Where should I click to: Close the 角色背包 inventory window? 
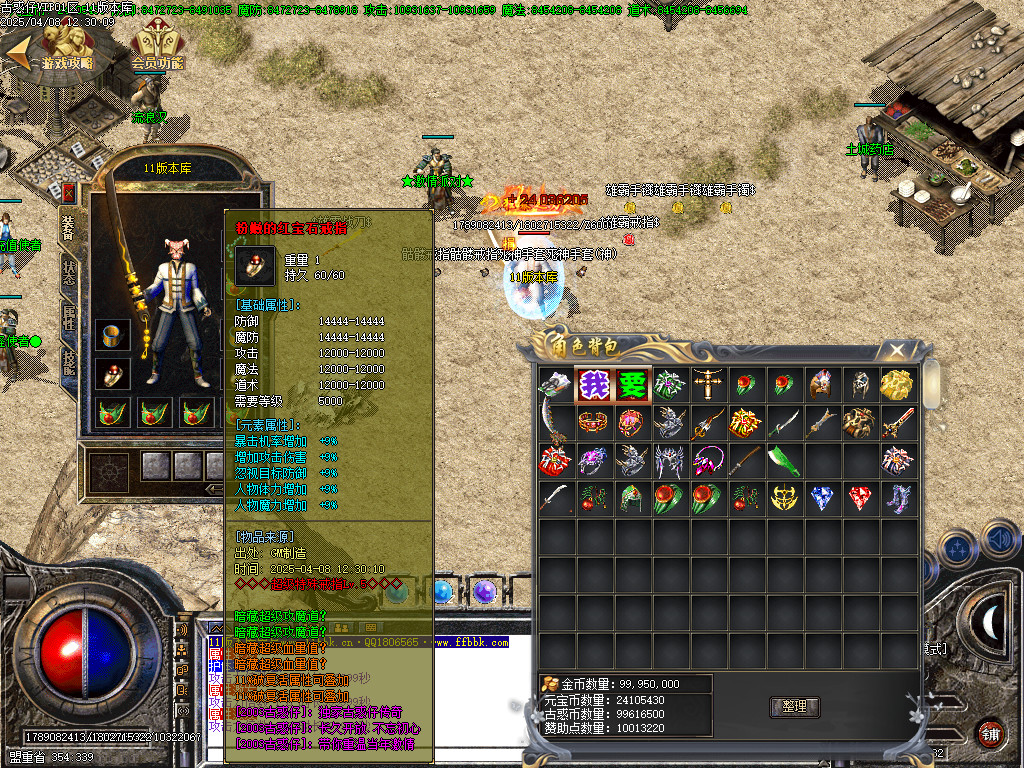coord(897,349)
